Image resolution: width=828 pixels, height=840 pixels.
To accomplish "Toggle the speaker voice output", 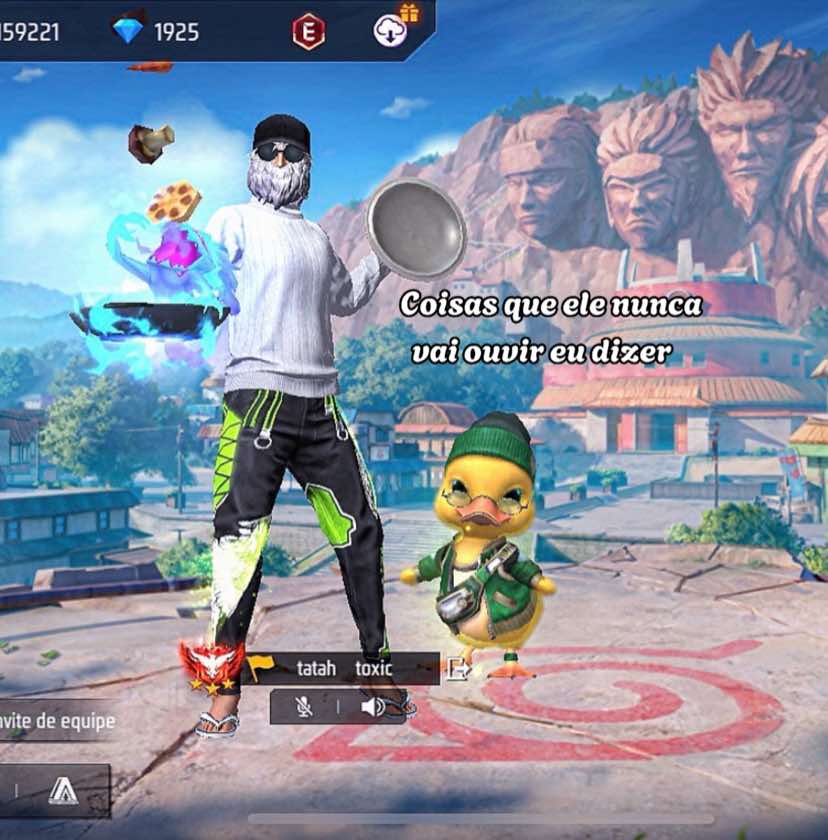I will (x=373, y=707).
